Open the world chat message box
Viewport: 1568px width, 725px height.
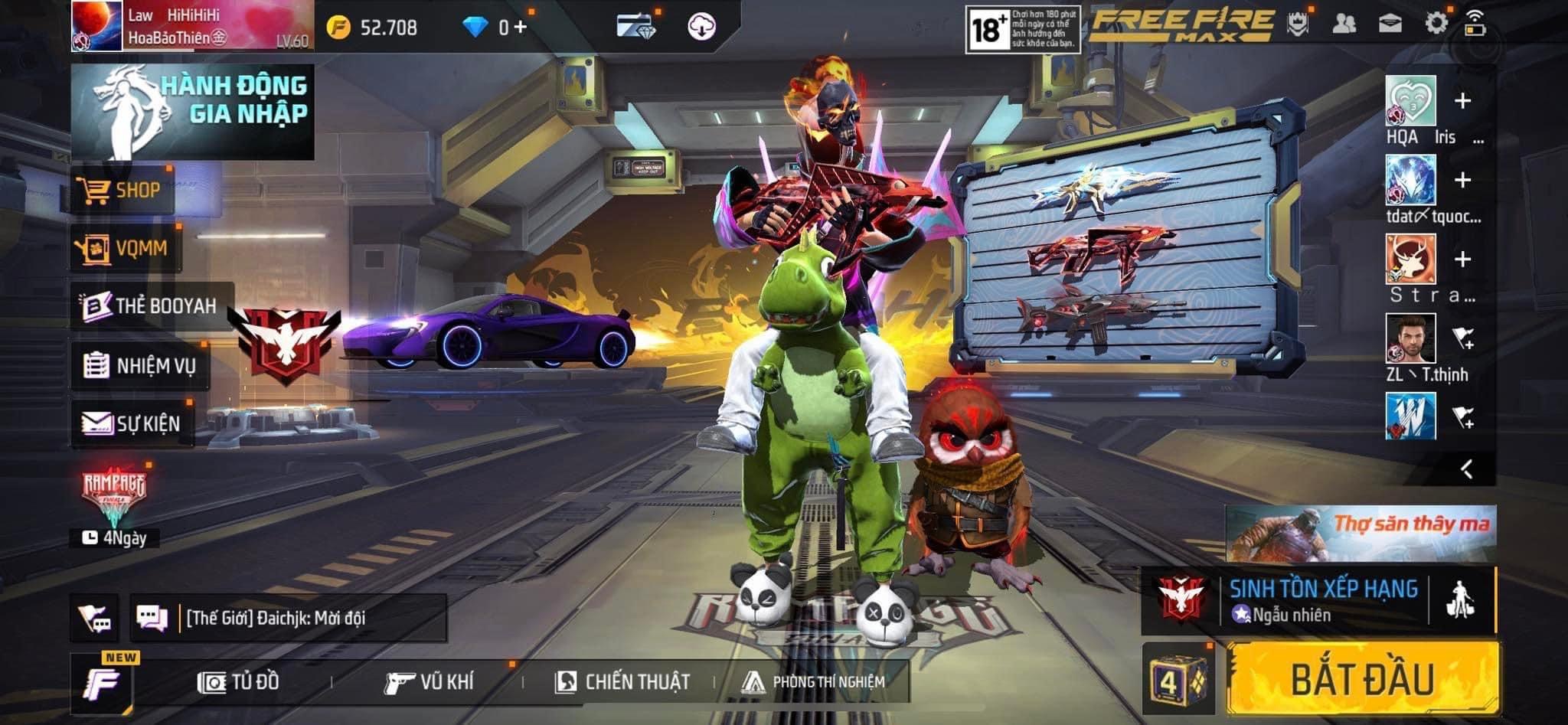pos(288,618)
